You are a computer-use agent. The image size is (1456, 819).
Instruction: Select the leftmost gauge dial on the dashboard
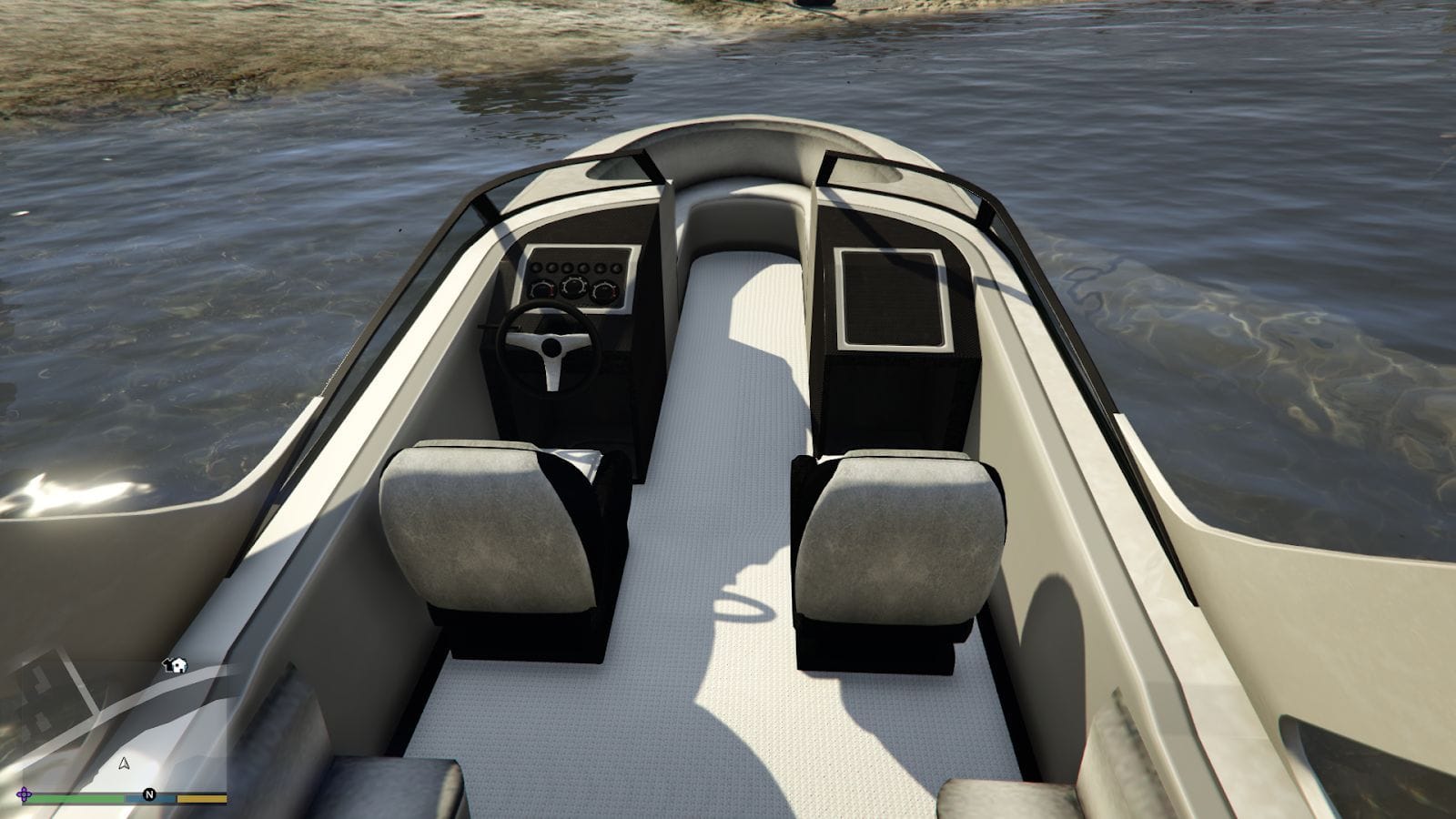tap(541, 288)
